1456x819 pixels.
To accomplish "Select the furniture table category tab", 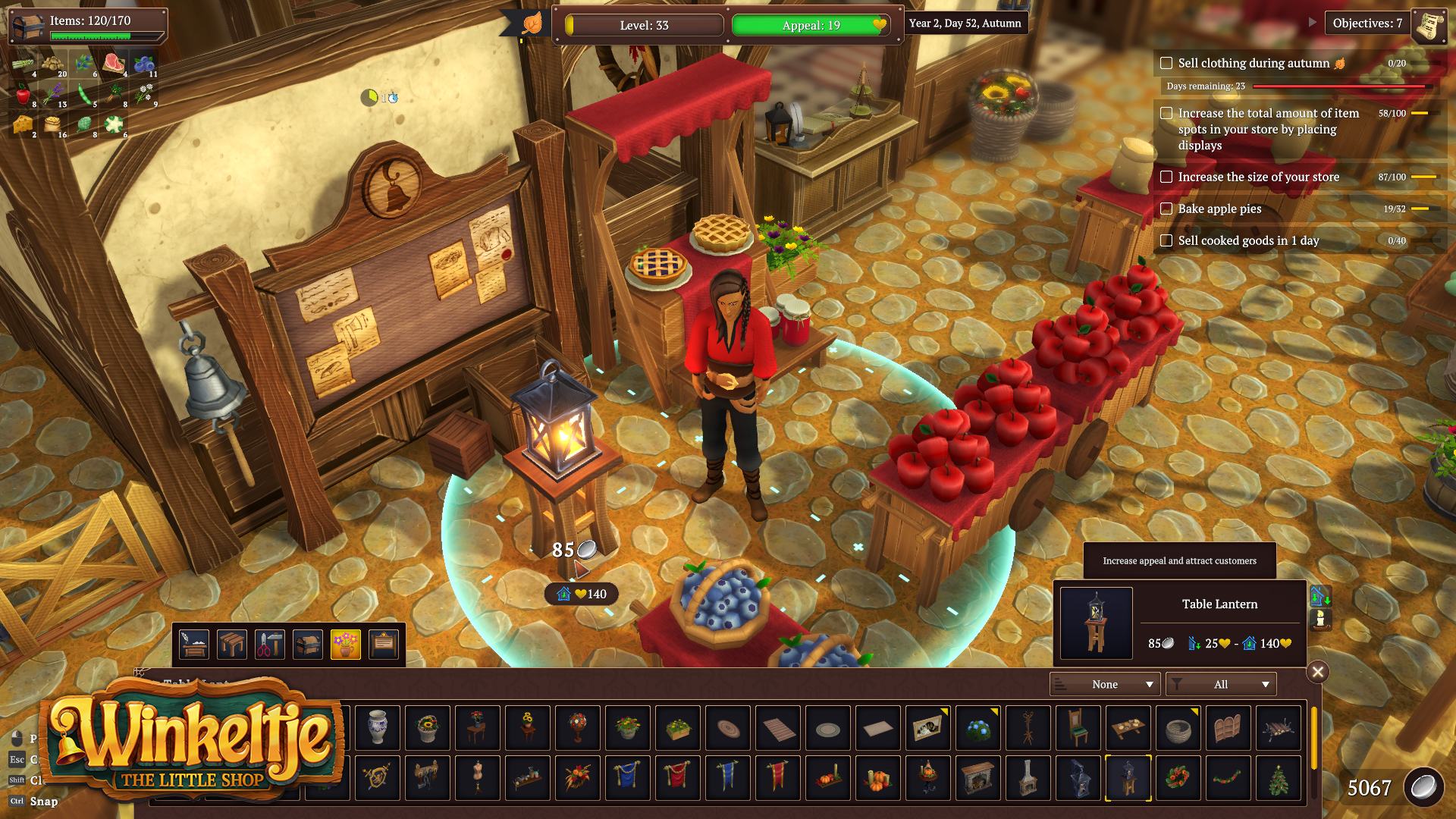I will click(231, 644).
